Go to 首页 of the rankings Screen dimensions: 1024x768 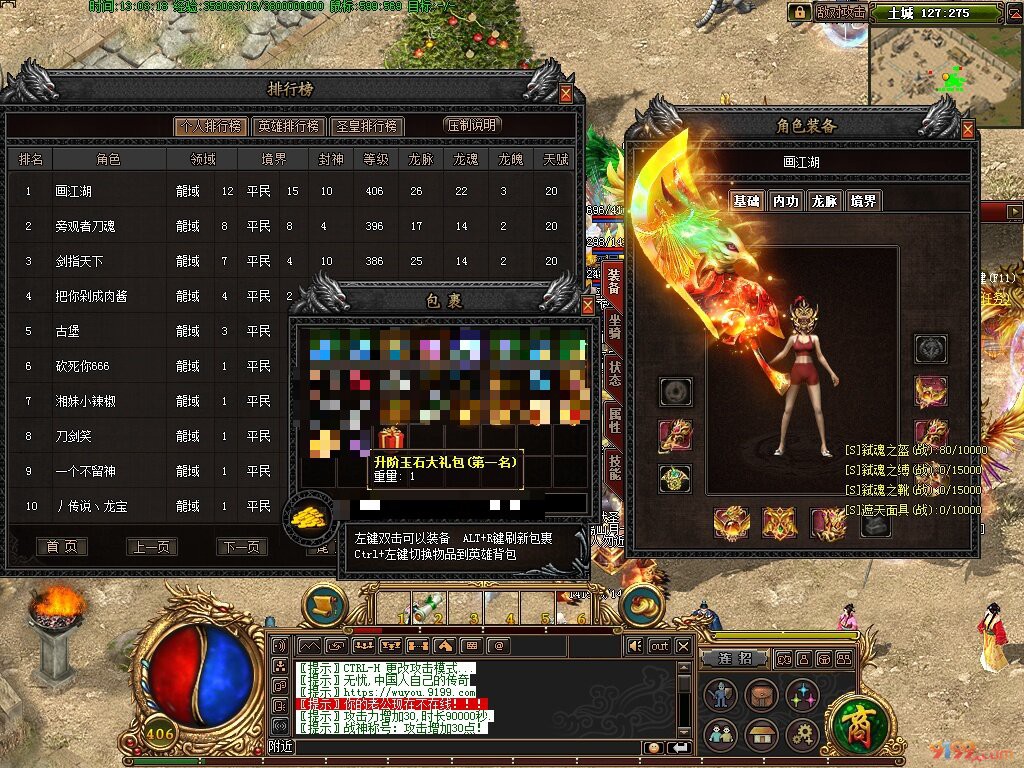pyautogui.click(x=61, y=547)
